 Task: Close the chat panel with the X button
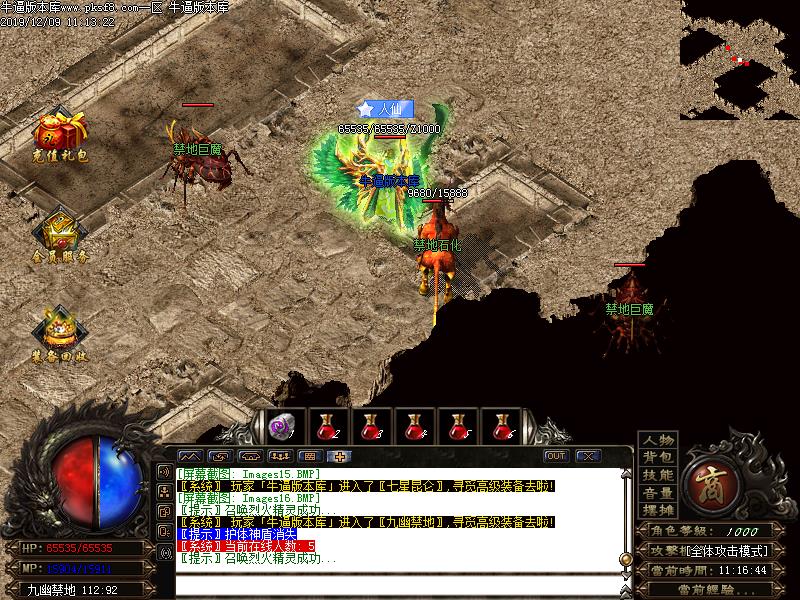pyautogui.click(x=588, y=456)
